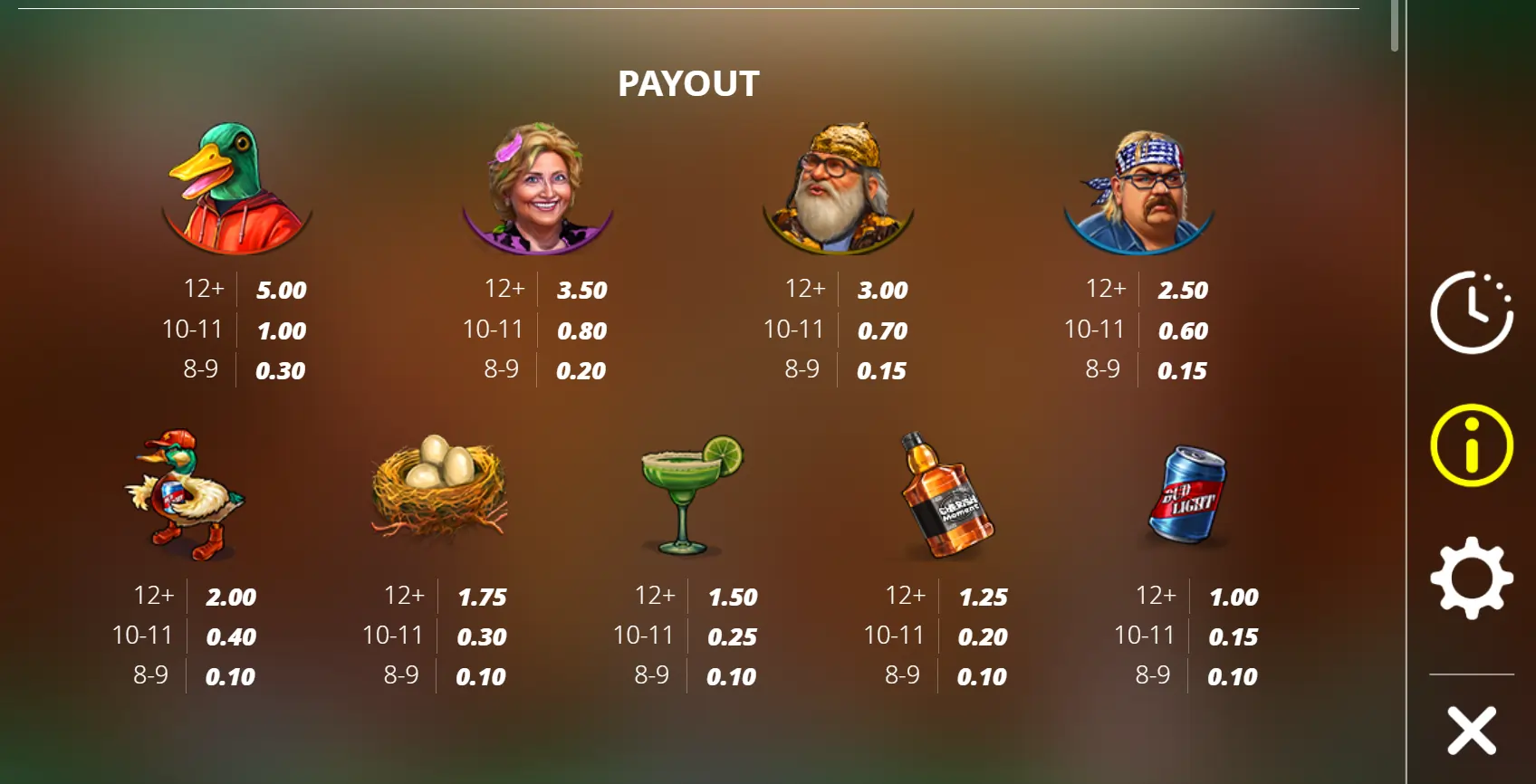Click the payout page scrollbar
This screenshot has width=1536, height=784.
coord(1395,25)
